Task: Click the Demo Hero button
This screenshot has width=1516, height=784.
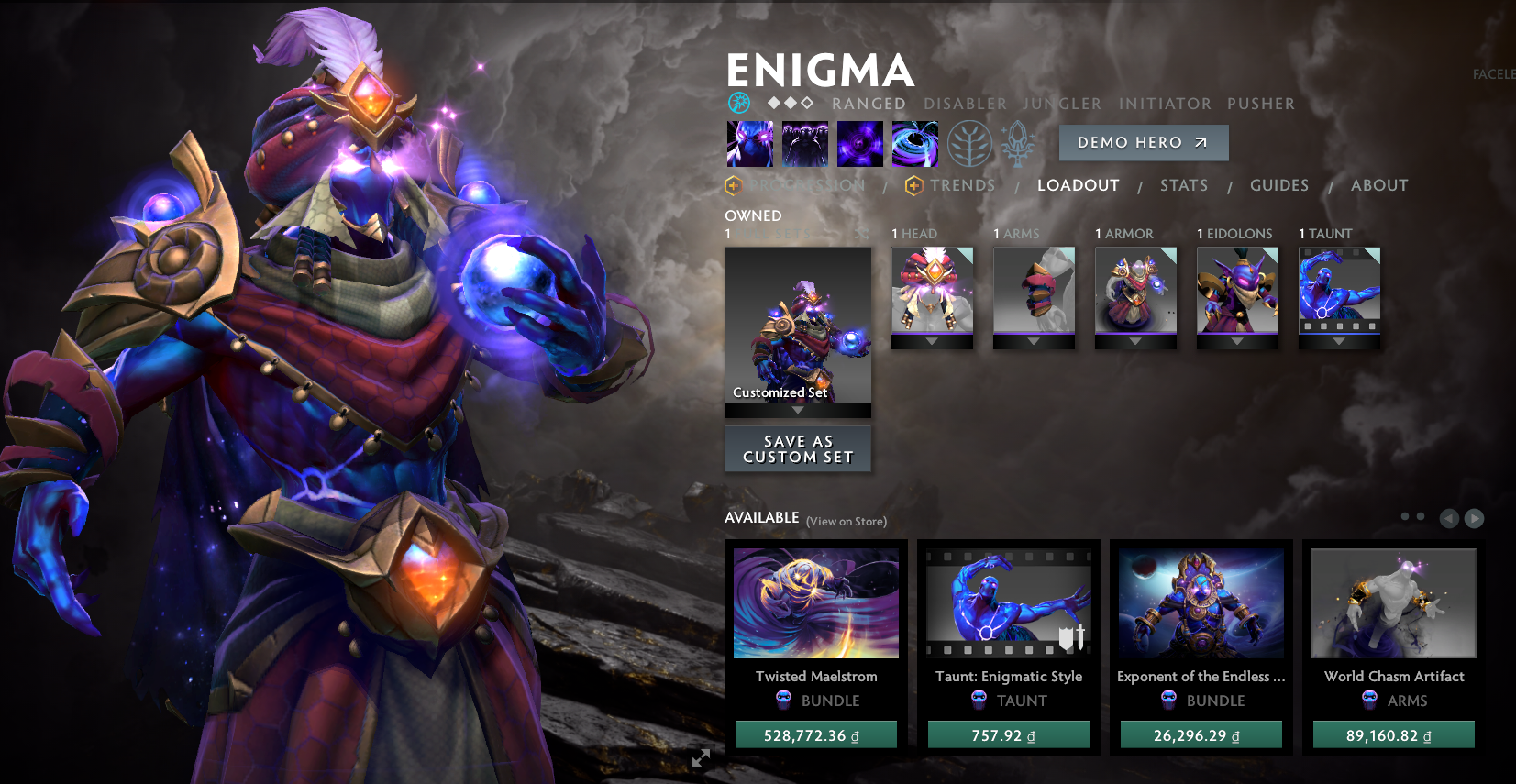Action: 1143,143
